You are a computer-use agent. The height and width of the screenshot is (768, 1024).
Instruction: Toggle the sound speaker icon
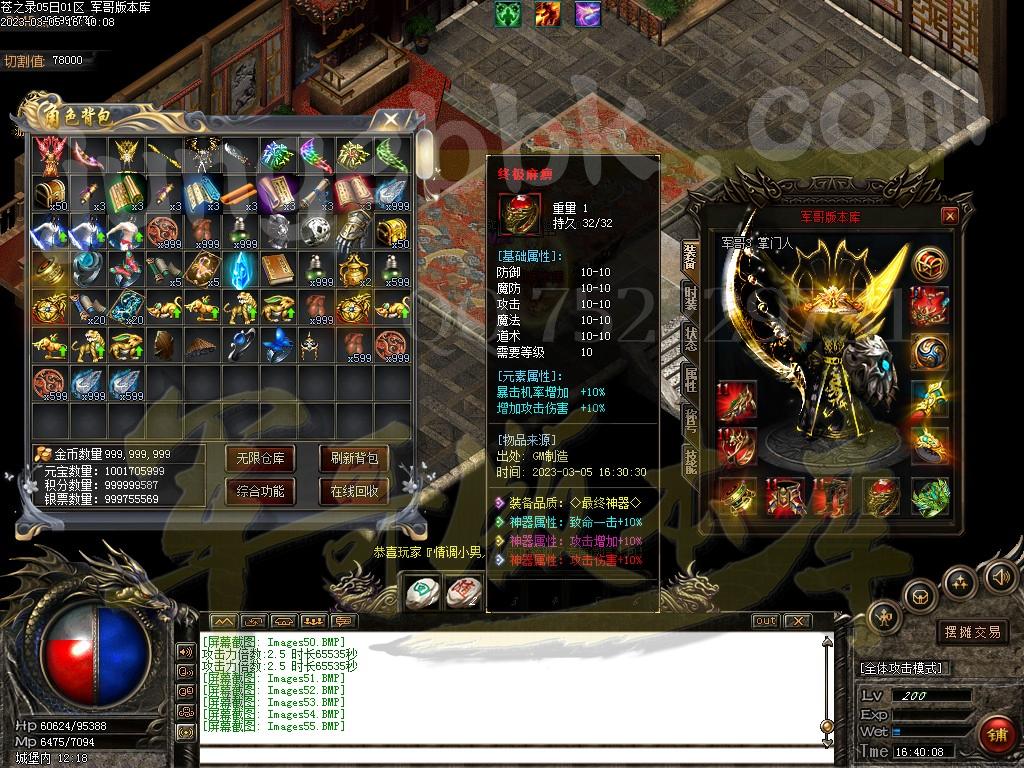[x=1000, y=576]
